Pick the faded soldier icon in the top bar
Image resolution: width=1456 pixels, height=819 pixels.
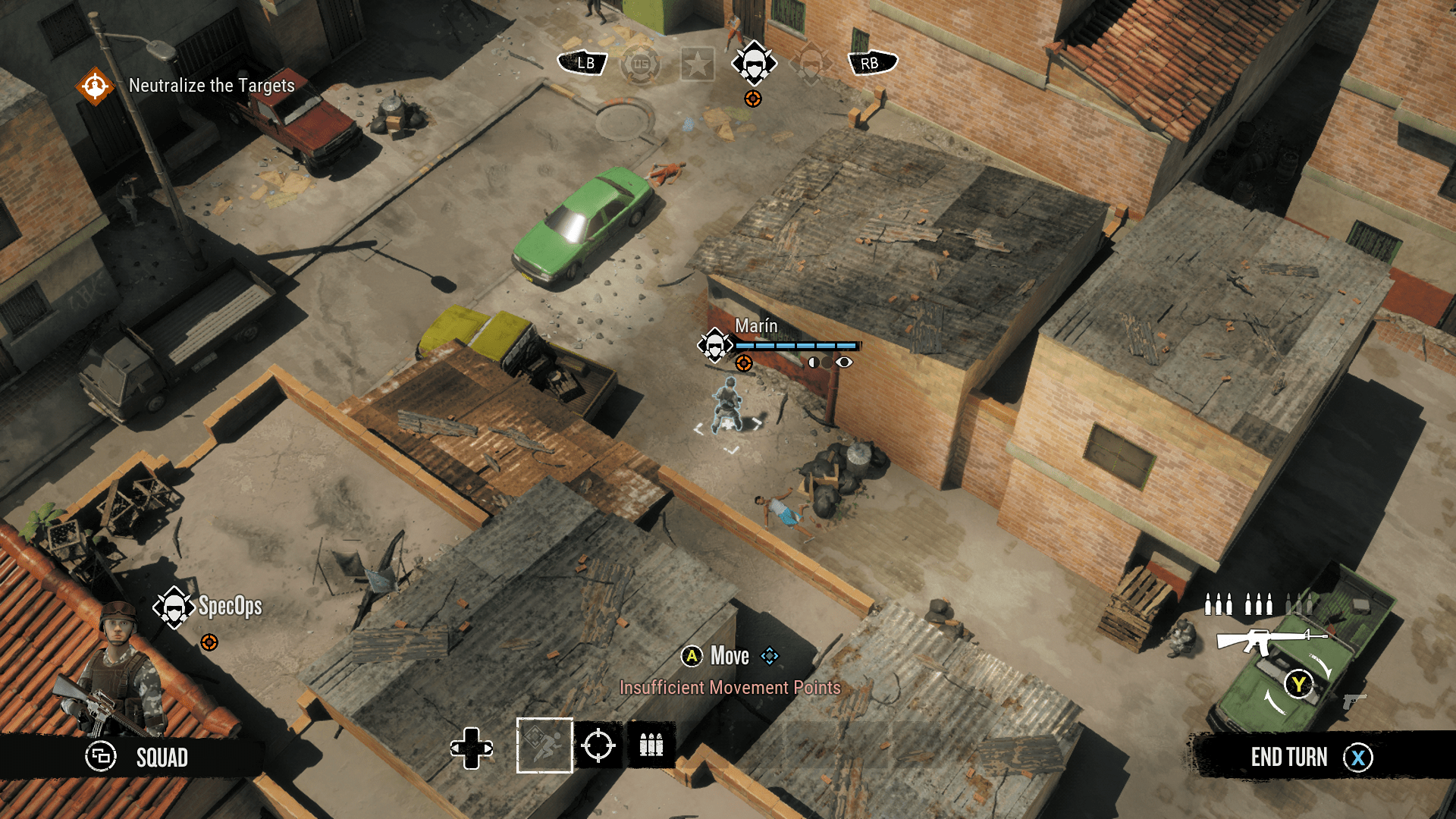810,64
